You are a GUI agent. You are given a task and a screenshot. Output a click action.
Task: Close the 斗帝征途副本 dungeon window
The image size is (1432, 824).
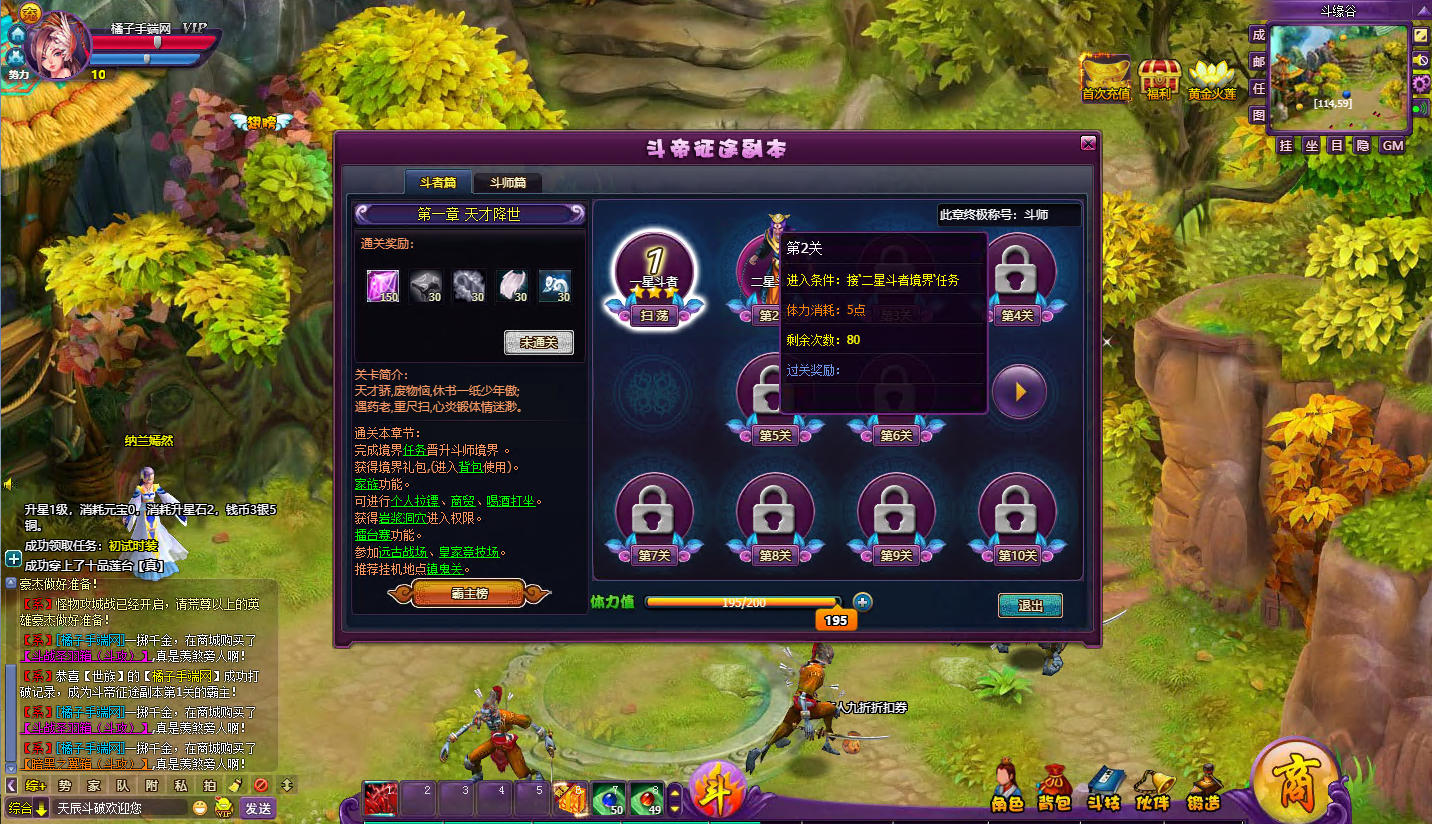(1088, 144)
